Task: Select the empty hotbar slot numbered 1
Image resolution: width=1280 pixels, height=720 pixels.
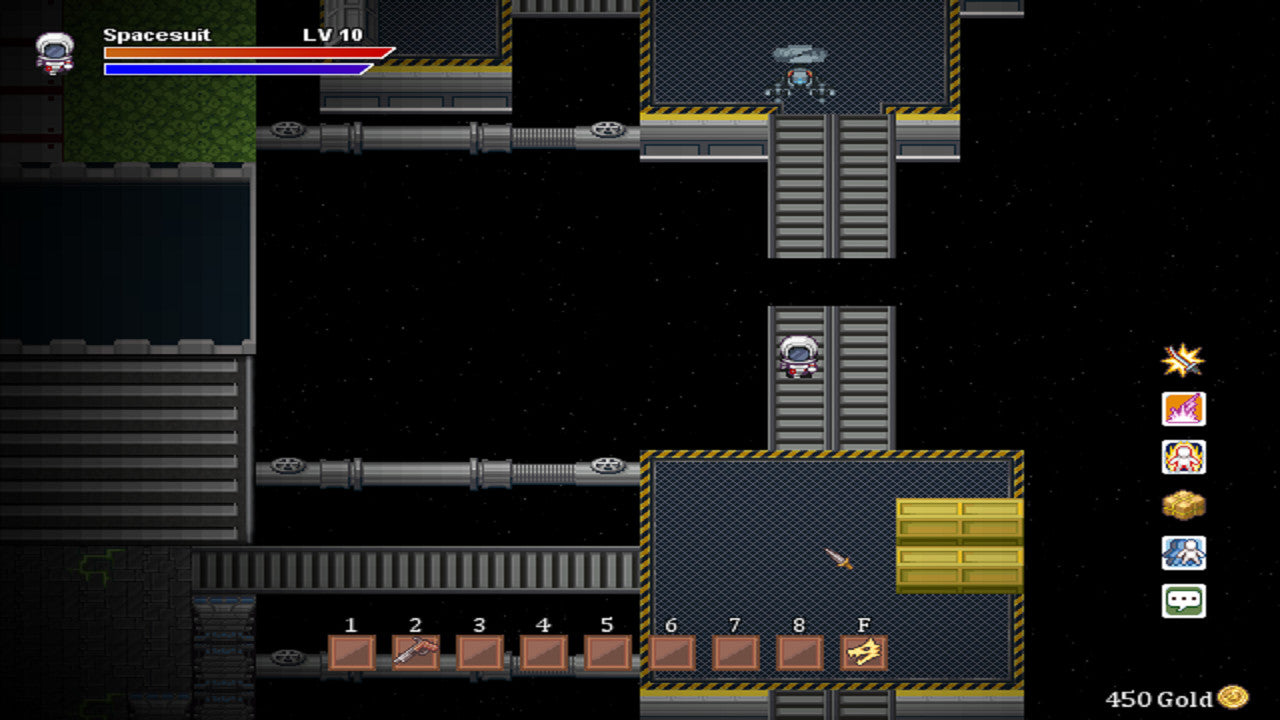Action: [x=351, y=653]
